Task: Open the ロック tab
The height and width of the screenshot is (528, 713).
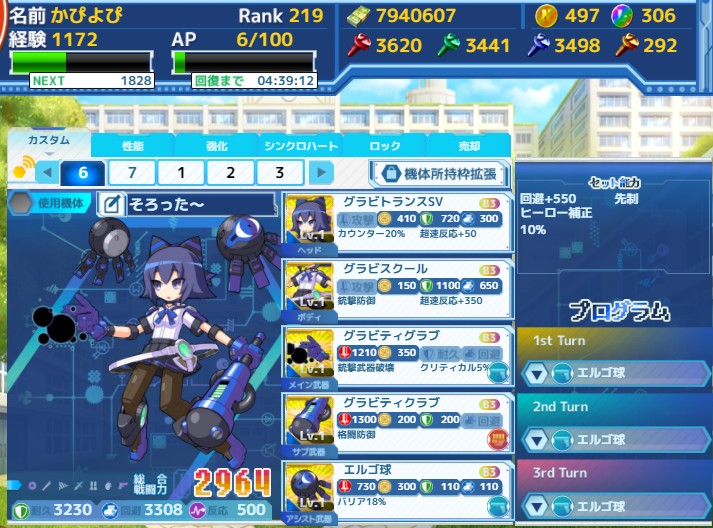Action: [x=385, y=145]
